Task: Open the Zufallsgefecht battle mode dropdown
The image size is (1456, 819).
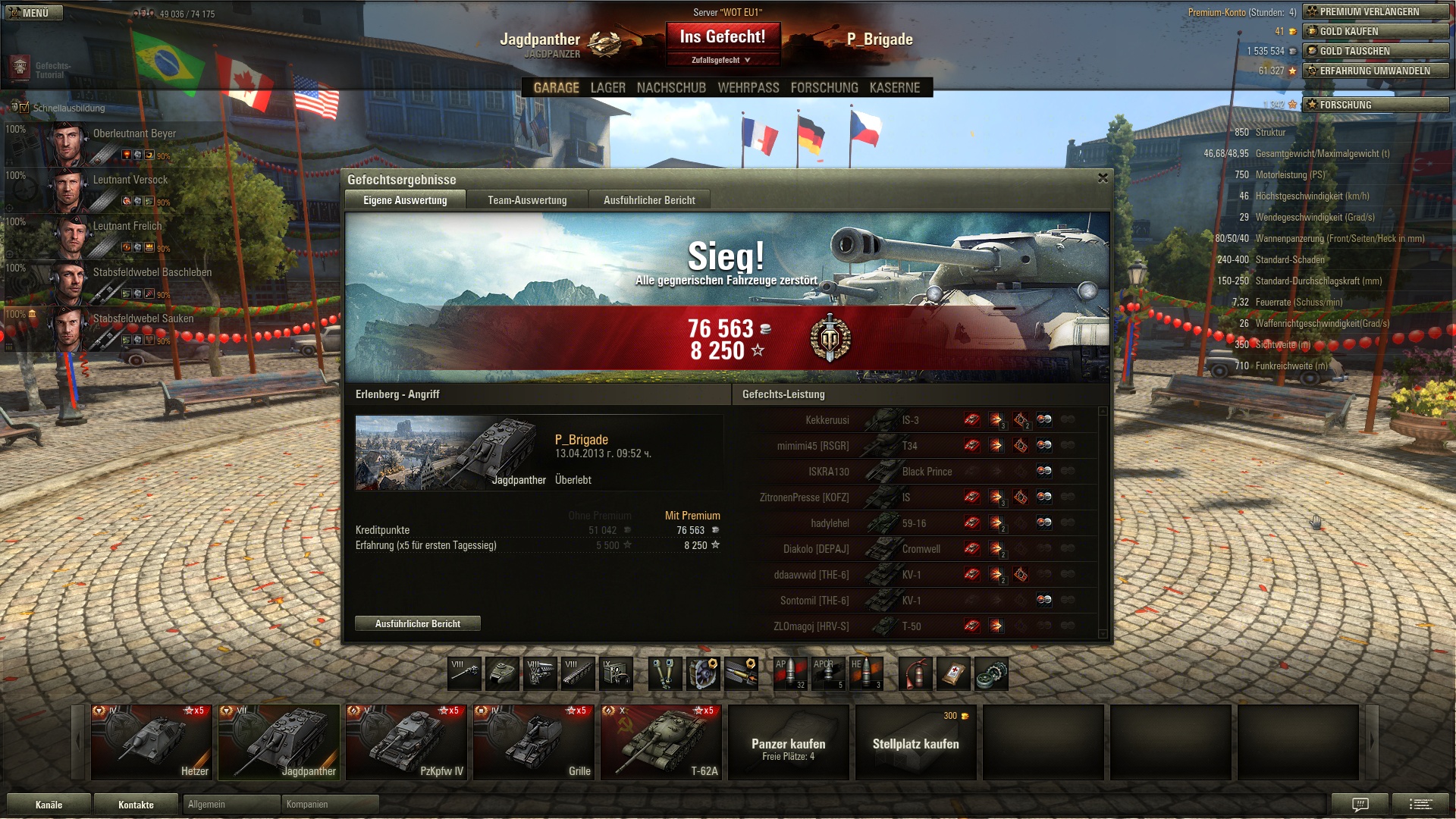Action: pos(721,60)
